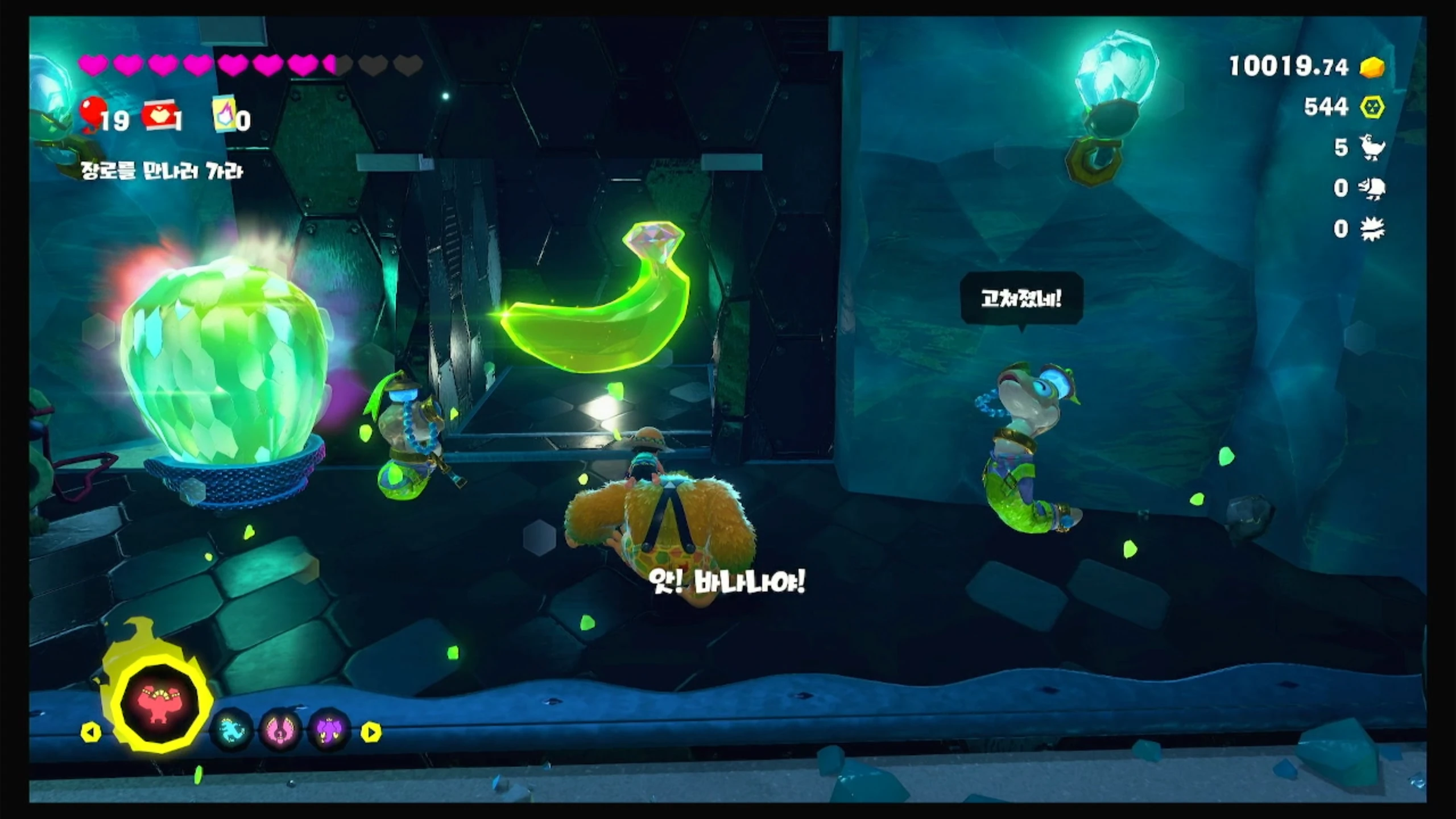Choose the pink Ostrich Bananza icon

pyautogui.click(x=280, y=730)
